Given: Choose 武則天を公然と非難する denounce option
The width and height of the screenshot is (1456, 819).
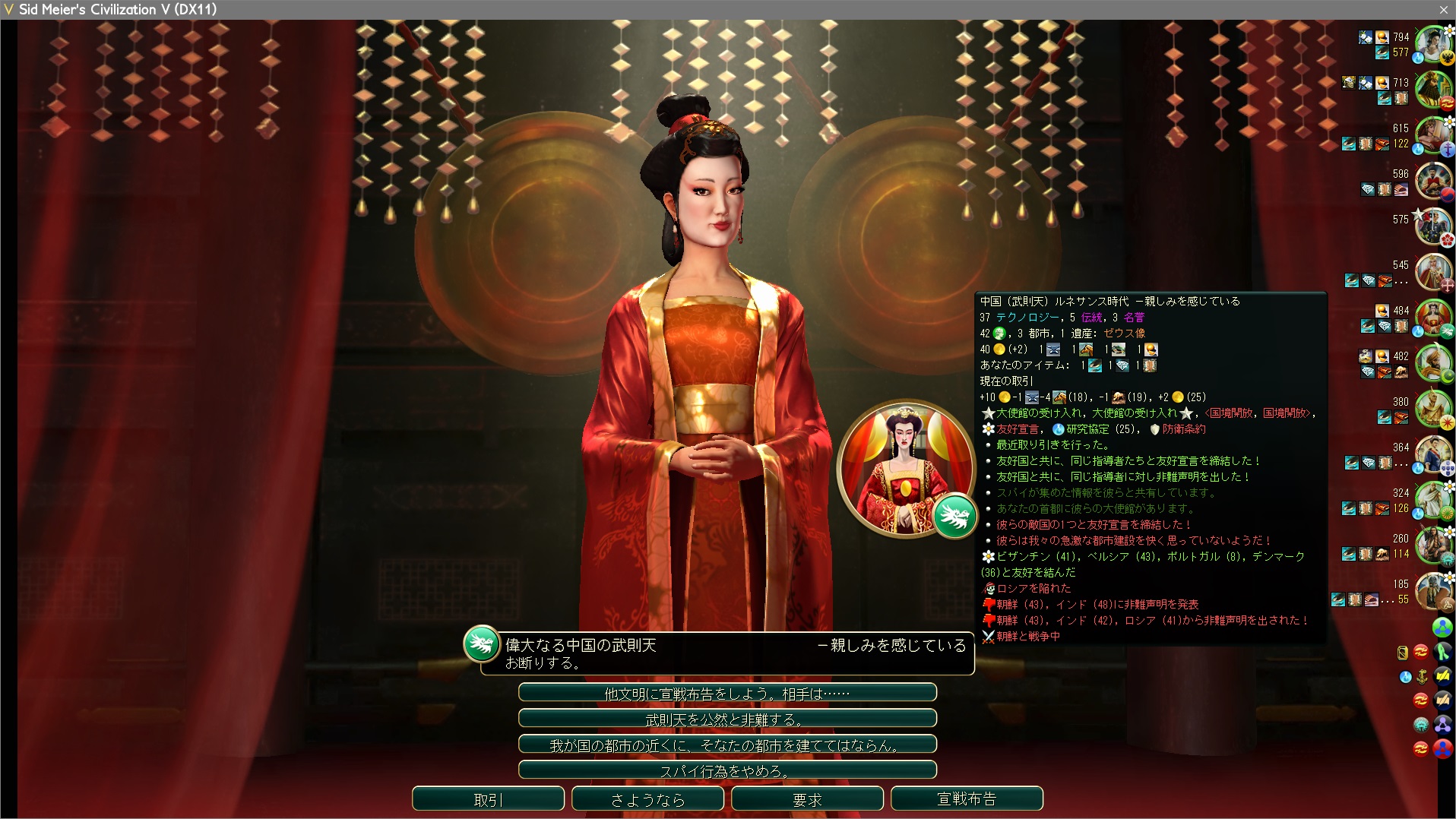Looking at the screenshot, I should tap(727, 719).
